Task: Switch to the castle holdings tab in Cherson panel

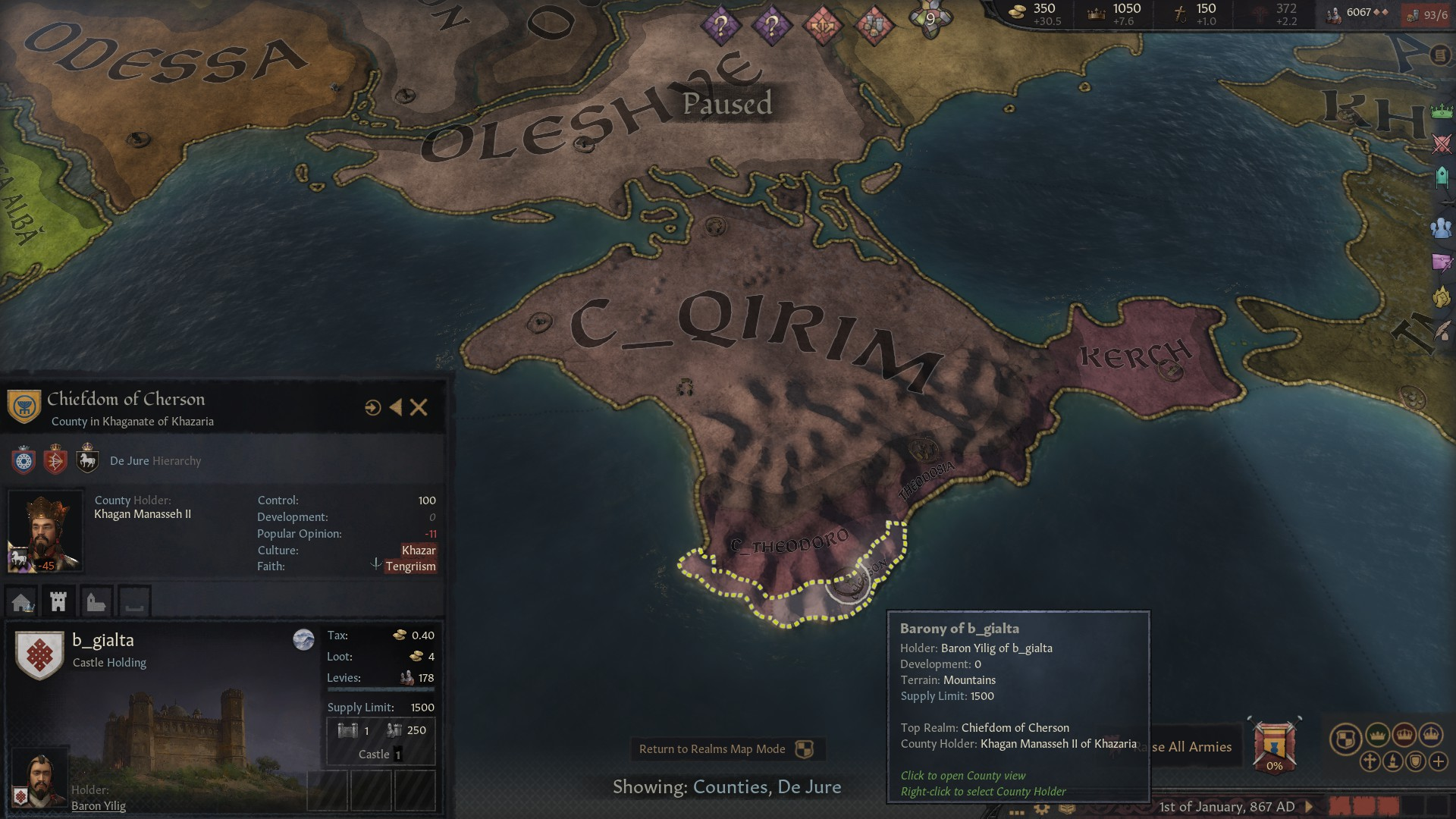Action: (x=58, y=602)
